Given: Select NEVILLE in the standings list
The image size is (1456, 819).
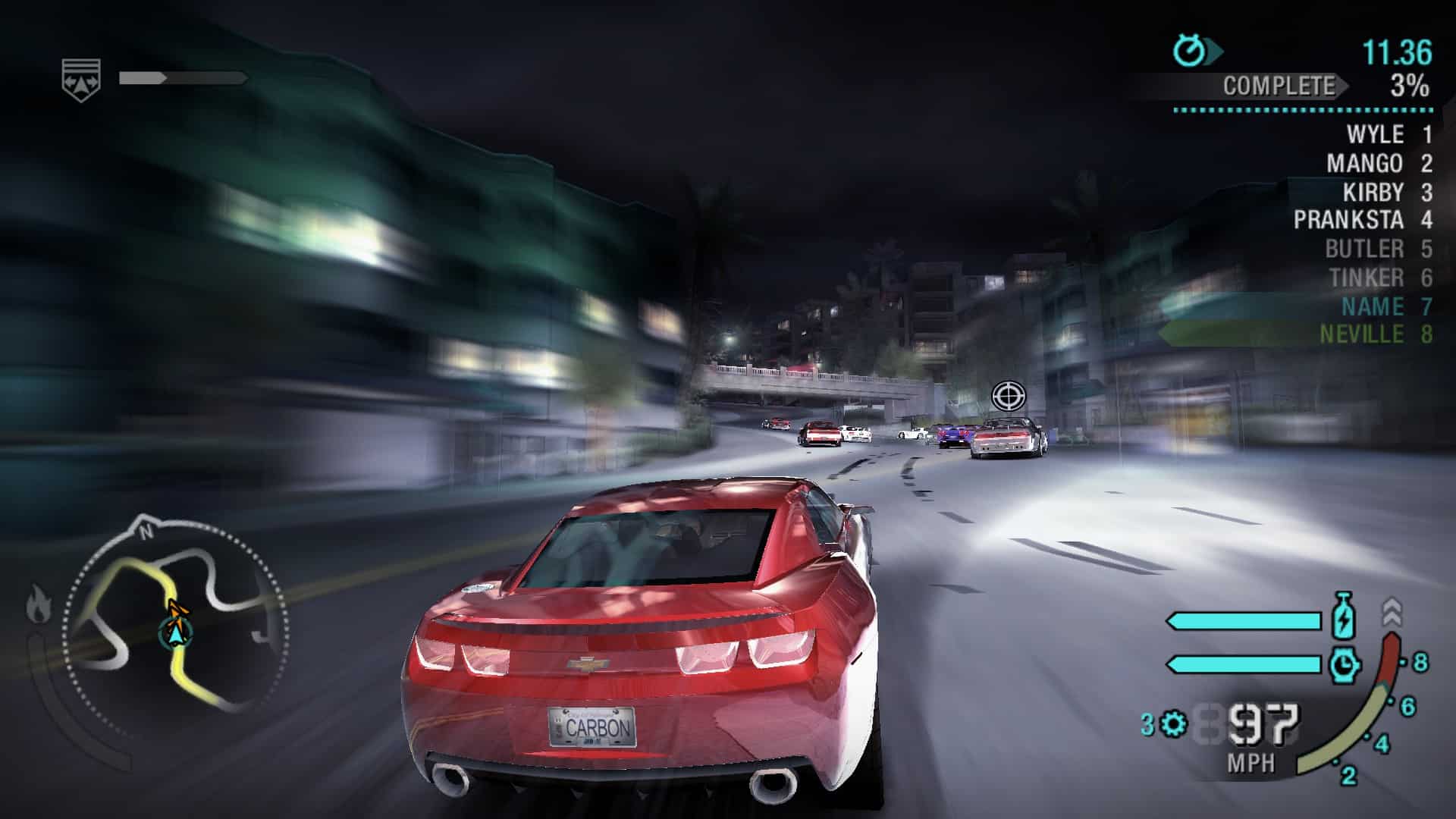Looking at the screenshot, I should (1361, 334).
